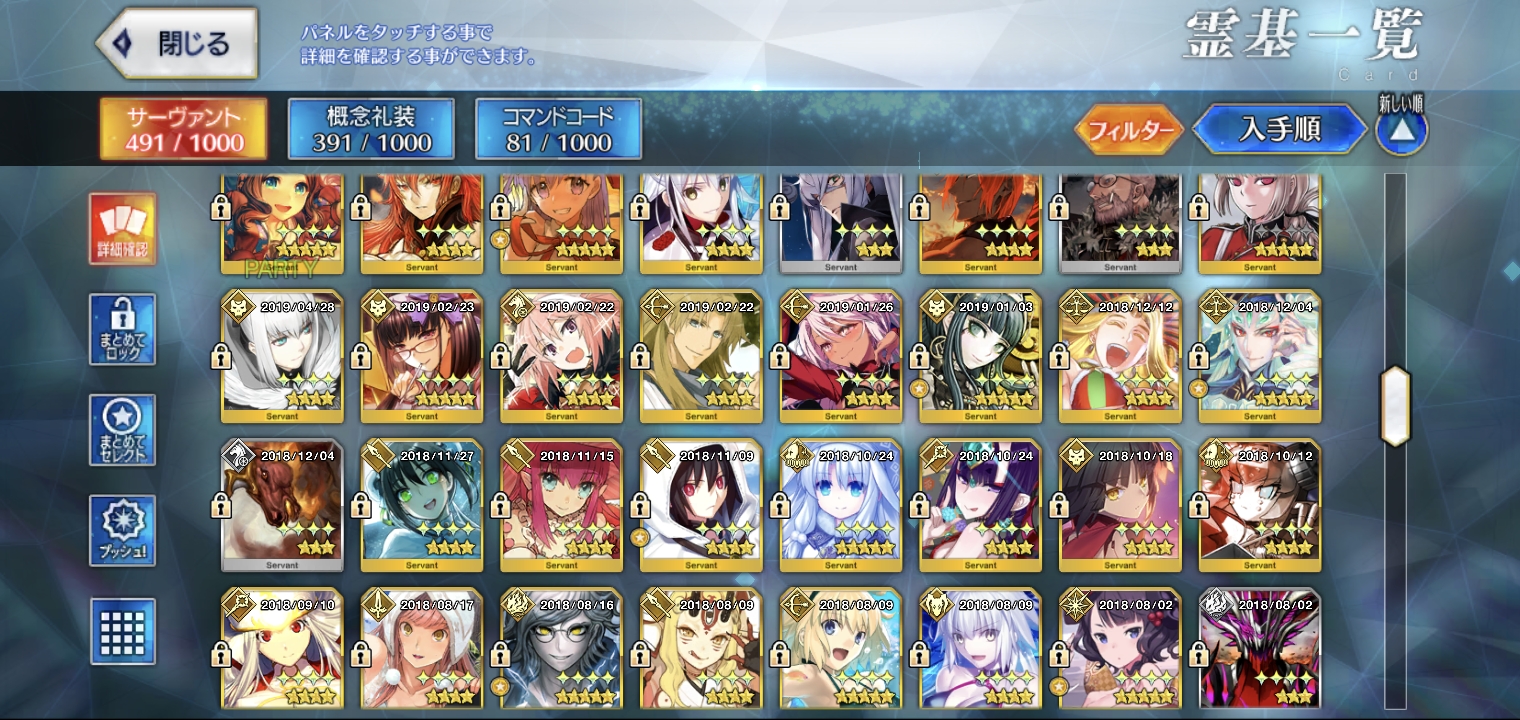This screenshot has height=720, width=1520.
Task: Select the servant card dated 2018/10/18
Action: [x=1120, y=505]
